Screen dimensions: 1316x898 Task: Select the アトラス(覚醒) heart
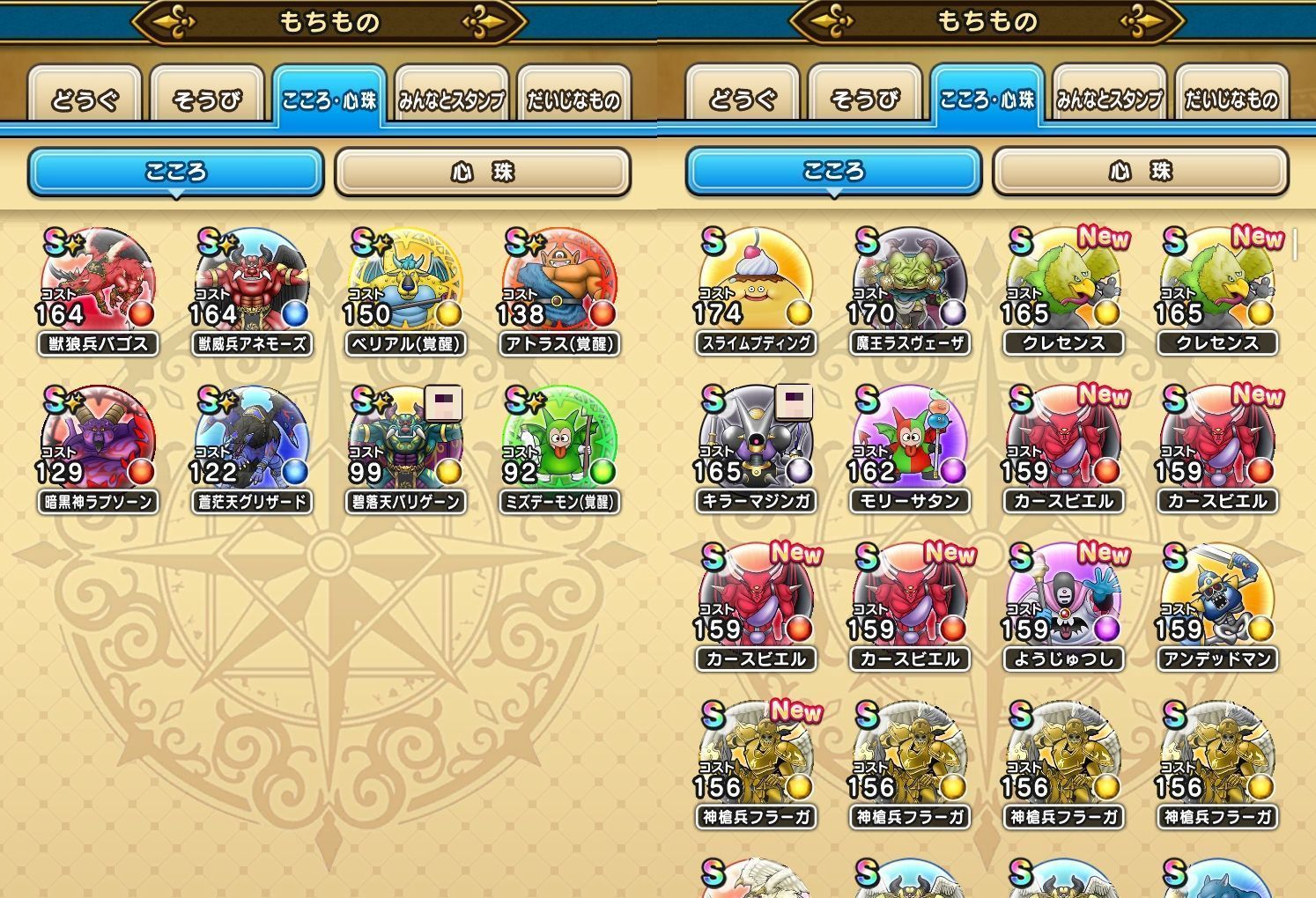pyautogui.click(x=559, y=283)
